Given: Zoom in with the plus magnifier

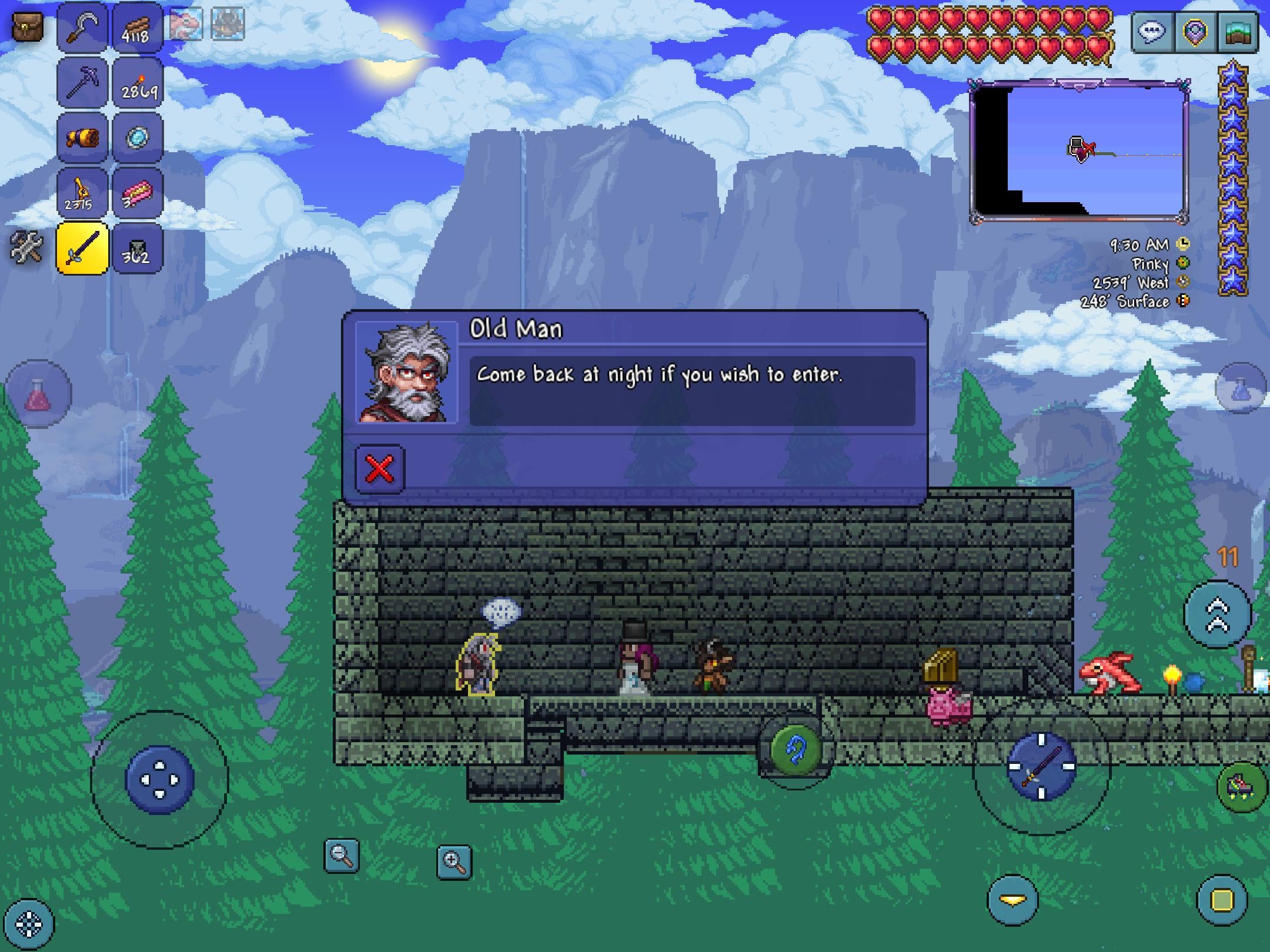Looking at the screenshot, I should point(454,862).
